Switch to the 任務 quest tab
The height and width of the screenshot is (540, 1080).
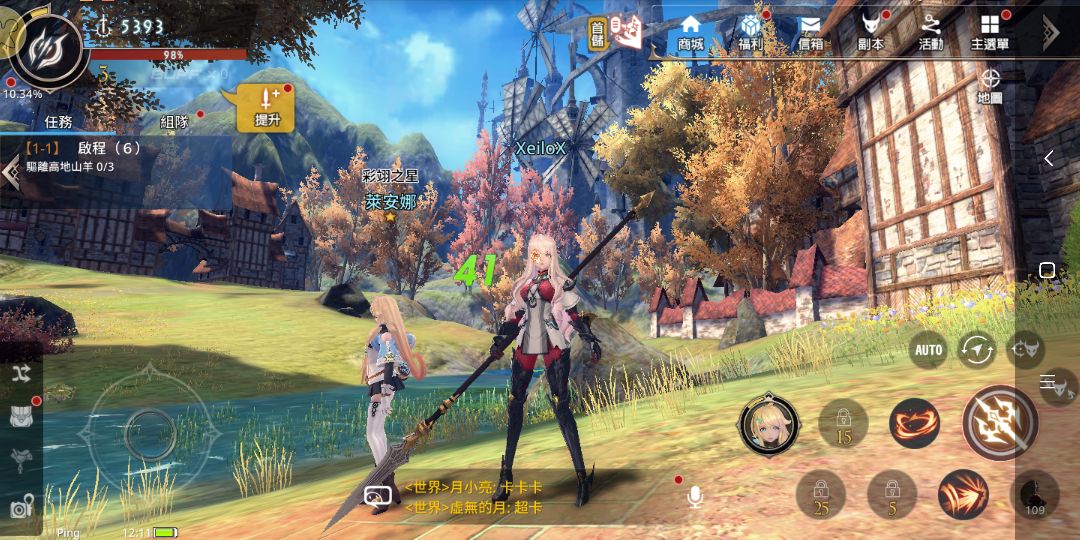[x=59, y=122]
